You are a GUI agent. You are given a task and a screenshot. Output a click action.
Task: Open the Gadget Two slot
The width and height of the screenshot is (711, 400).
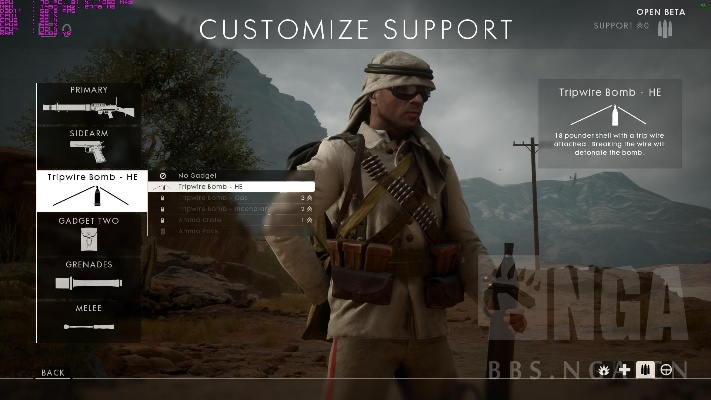[x=89, y=233]
